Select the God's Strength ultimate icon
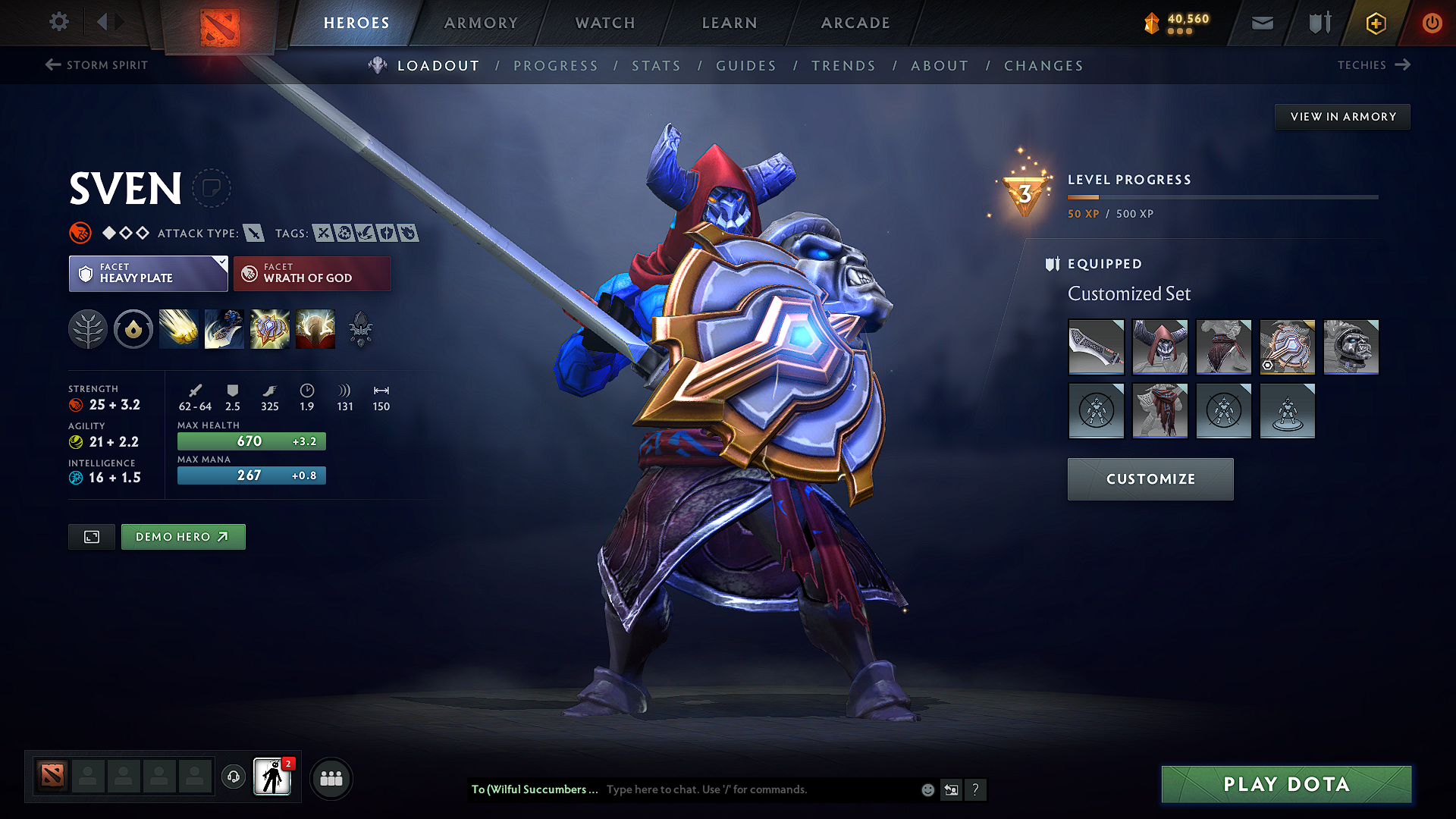 (x=315, y=328)
